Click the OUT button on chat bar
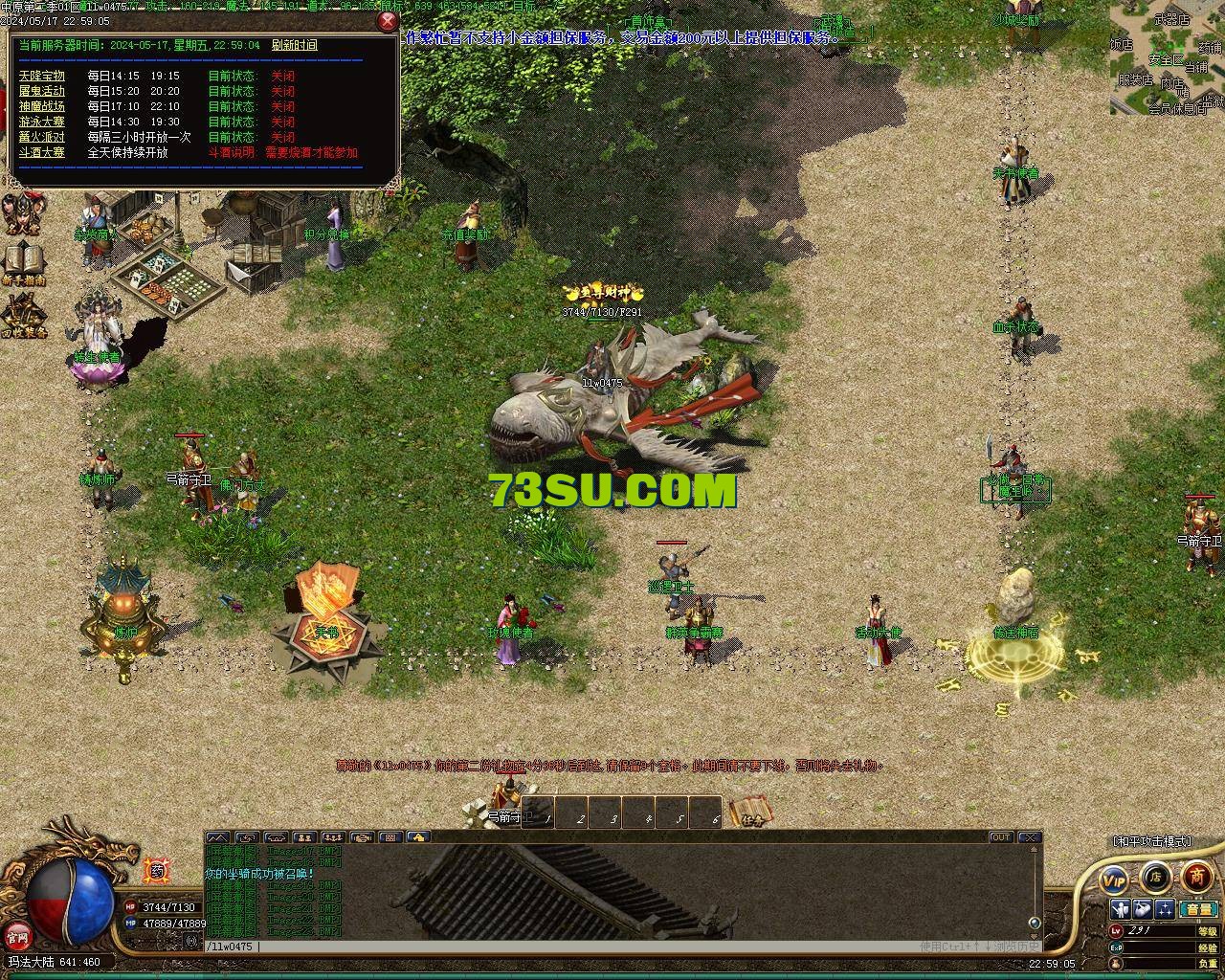 pos(1000,837)
